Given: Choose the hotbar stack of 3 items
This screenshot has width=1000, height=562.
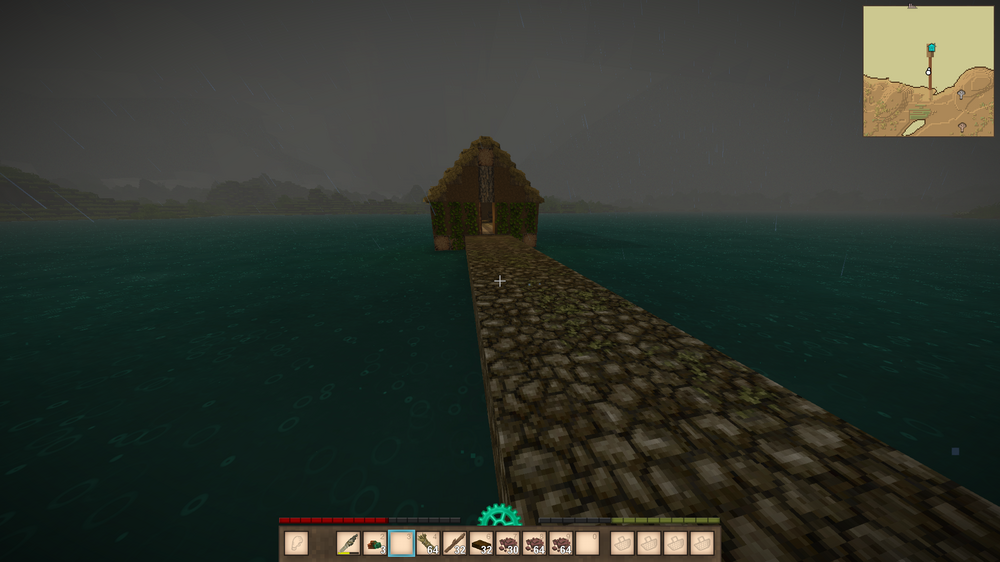Looking at the screenshot, I should click(375, 543).
